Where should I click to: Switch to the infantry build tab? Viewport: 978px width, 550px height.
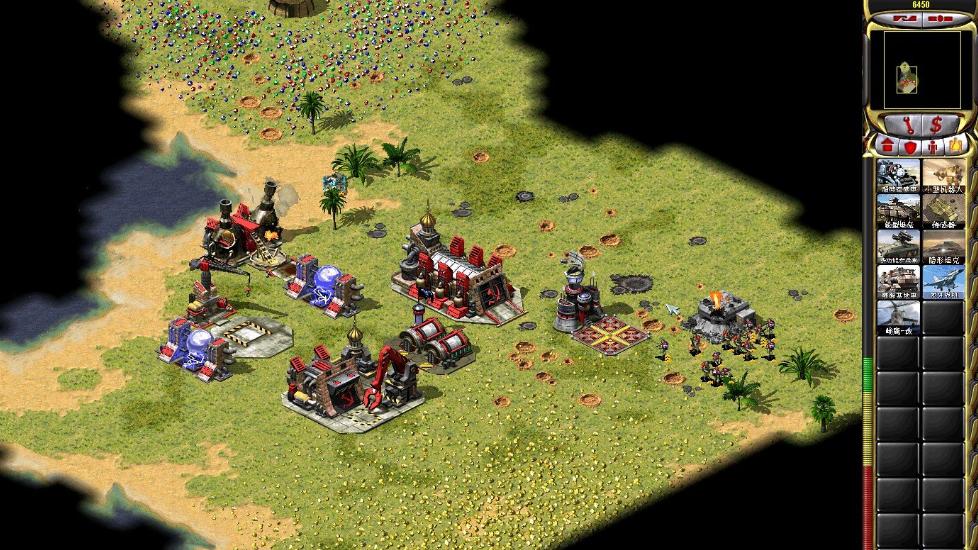click(932, 146)
